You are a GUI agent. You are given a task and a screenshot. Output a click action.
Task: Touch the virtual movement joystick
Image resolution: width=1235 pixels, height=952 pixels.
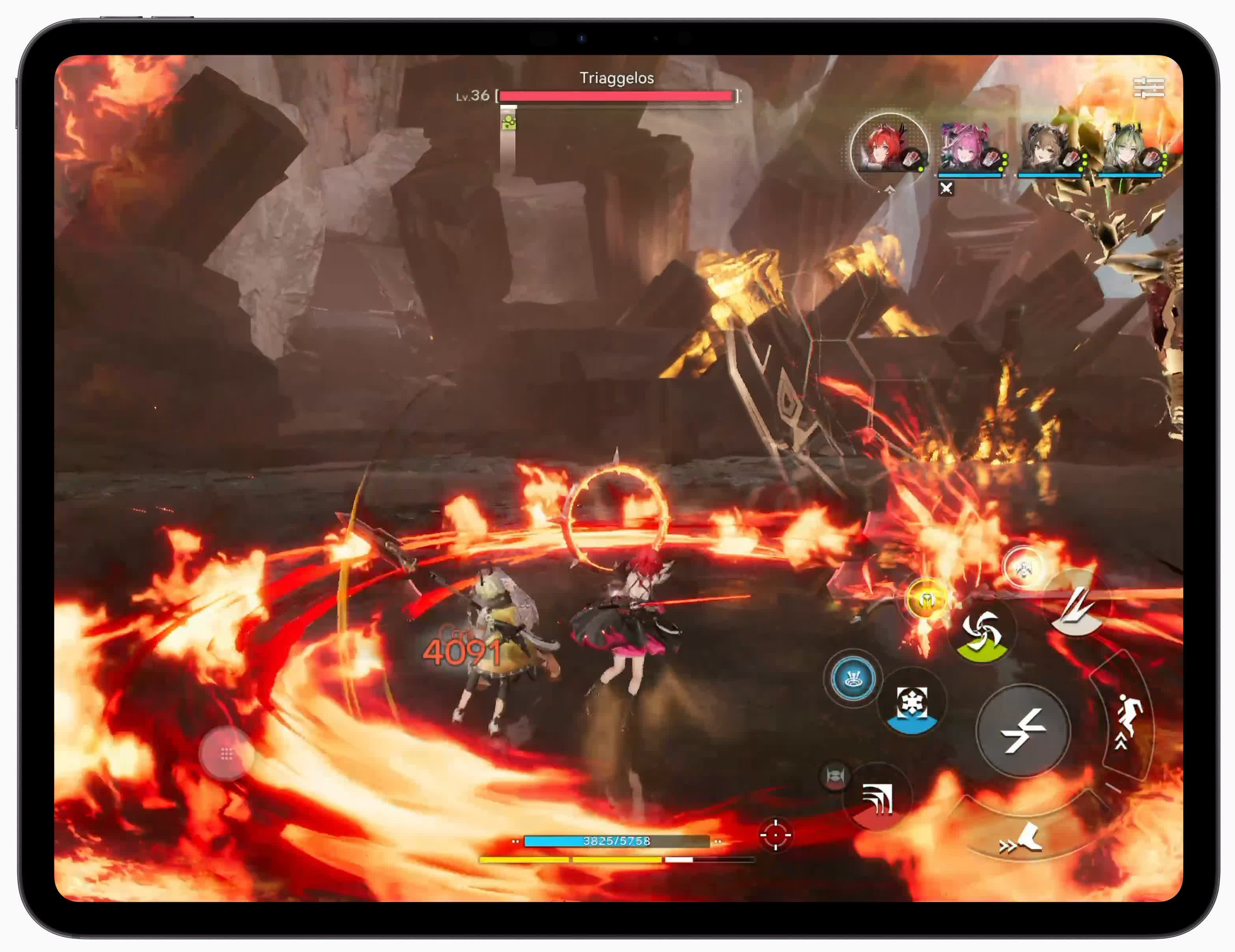coord(227,754)
